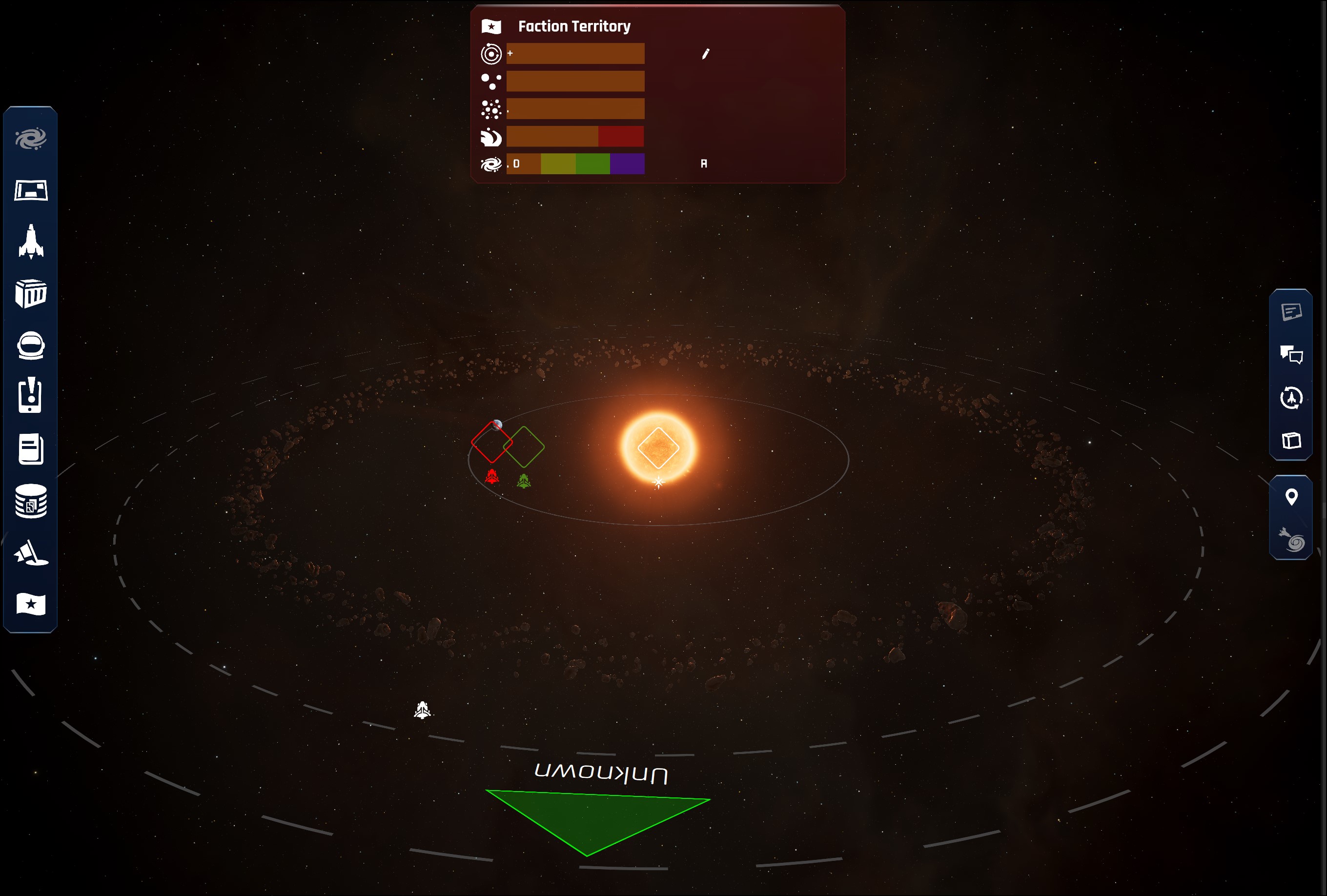Open the cargo container icon
The image size is (1327, 896).
pos(31,293)
